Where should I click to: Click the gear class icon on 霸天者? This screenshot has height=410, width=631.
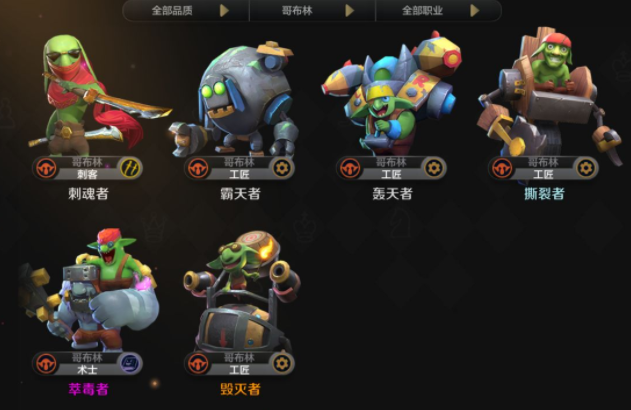tap(282, 167)
